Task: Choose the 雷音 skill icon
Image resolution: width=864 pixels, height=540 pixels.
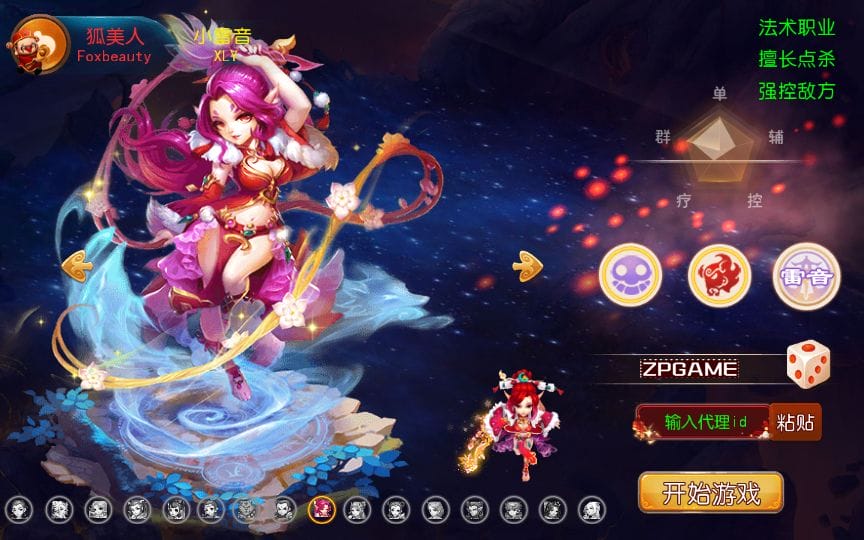Action: coord(806,274)
